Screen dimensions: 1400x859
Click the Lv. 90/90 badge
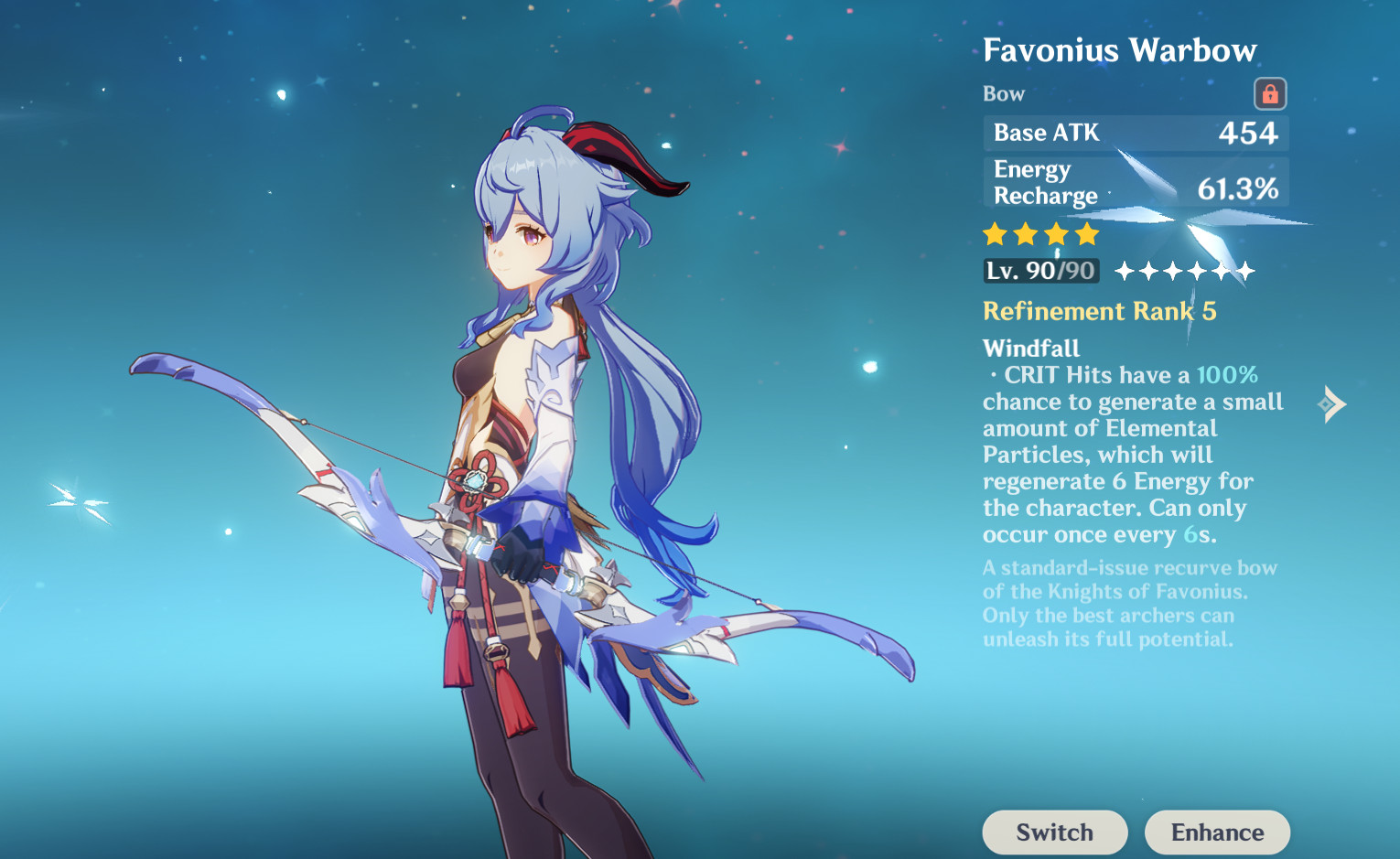1040,271
